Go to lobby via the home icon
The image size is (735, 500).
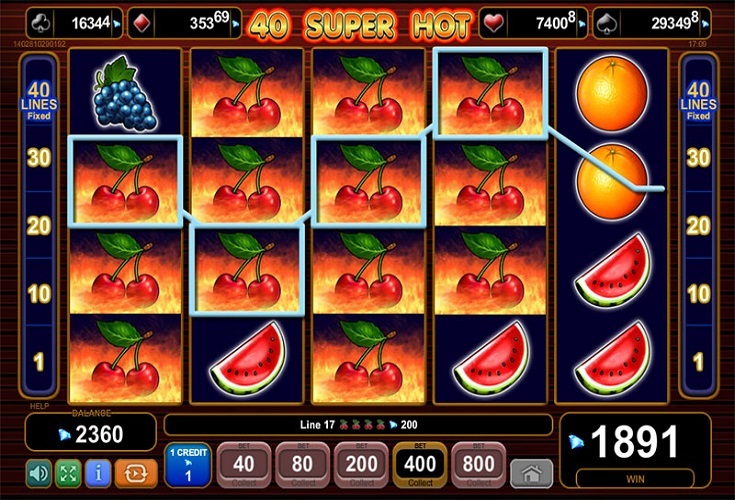pos(531,473)
